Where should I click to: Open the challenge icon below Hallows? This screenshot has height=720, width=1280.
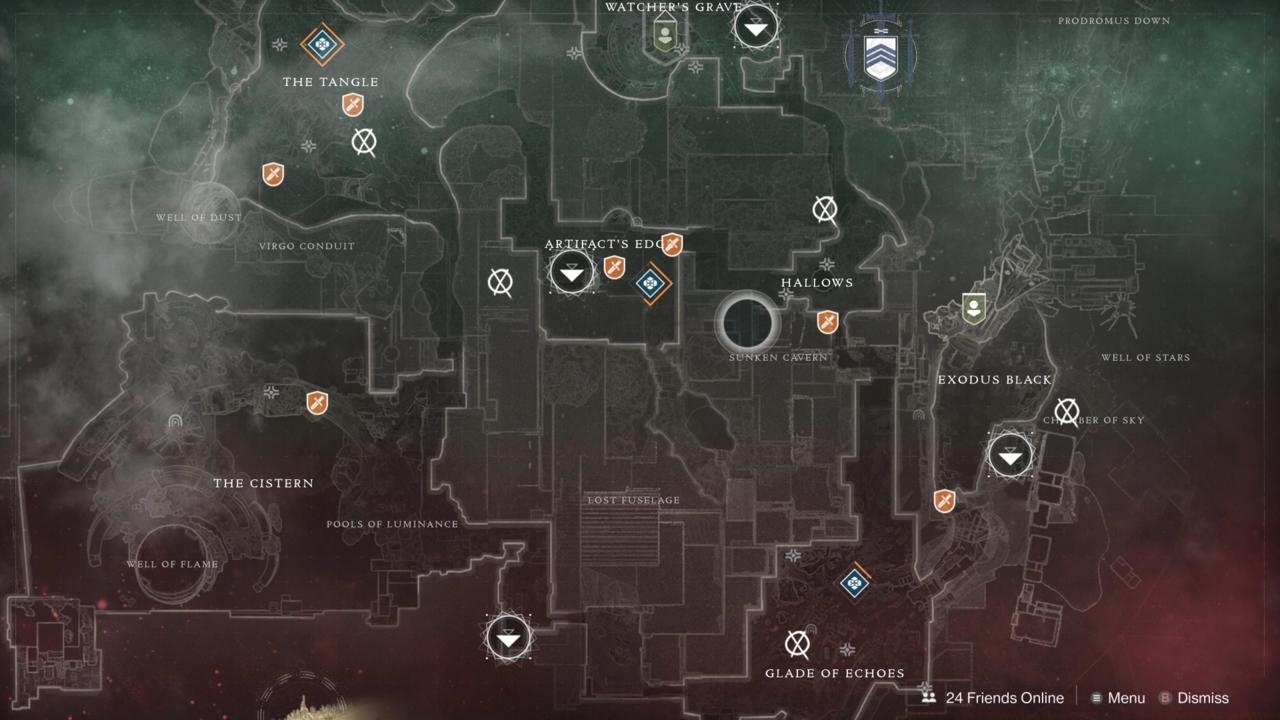click(x=826, y=322)
